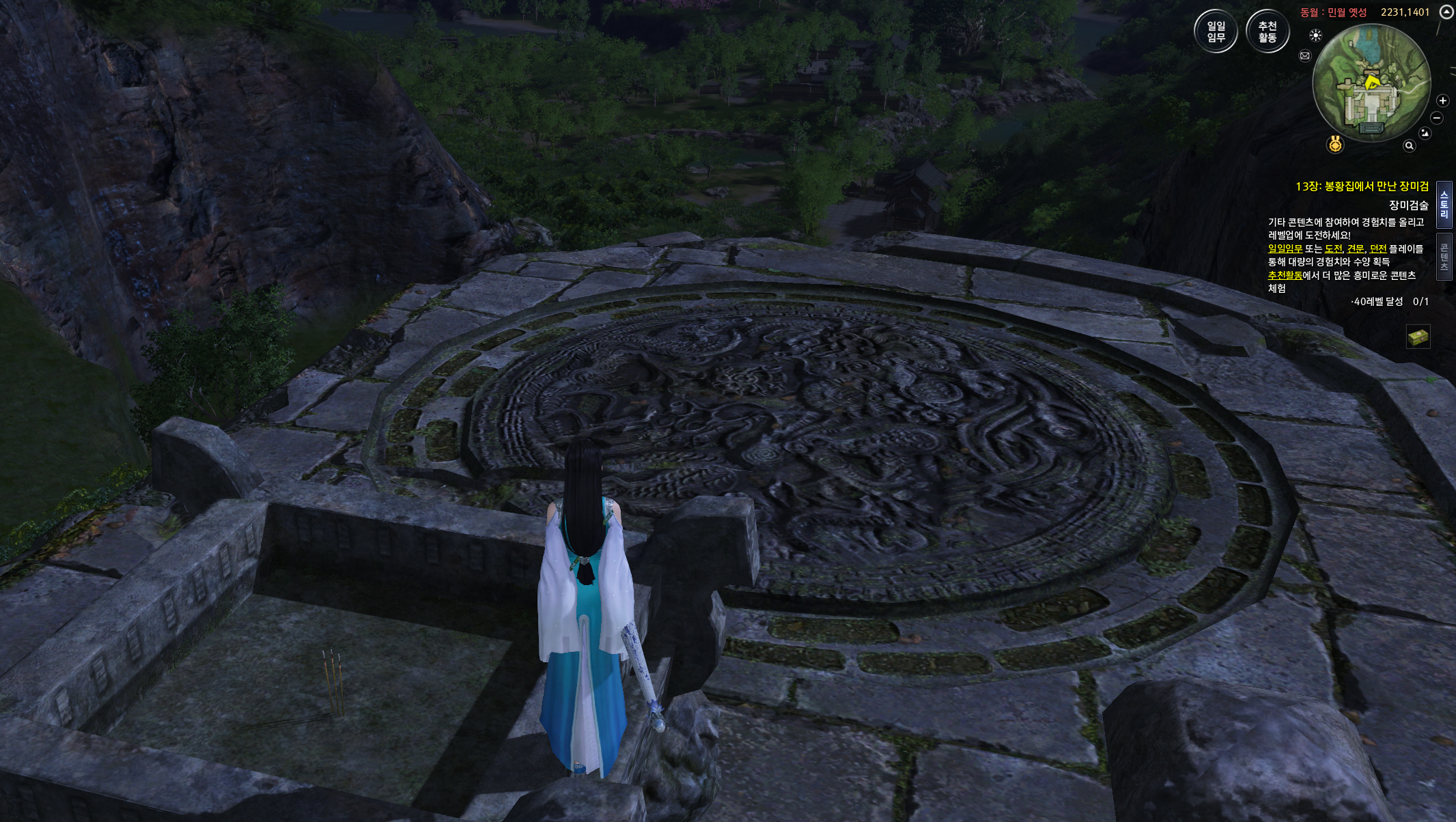1456x822 pixels.
Task: Open the 일일임무 daily missions button
Action: [1216, 31]
